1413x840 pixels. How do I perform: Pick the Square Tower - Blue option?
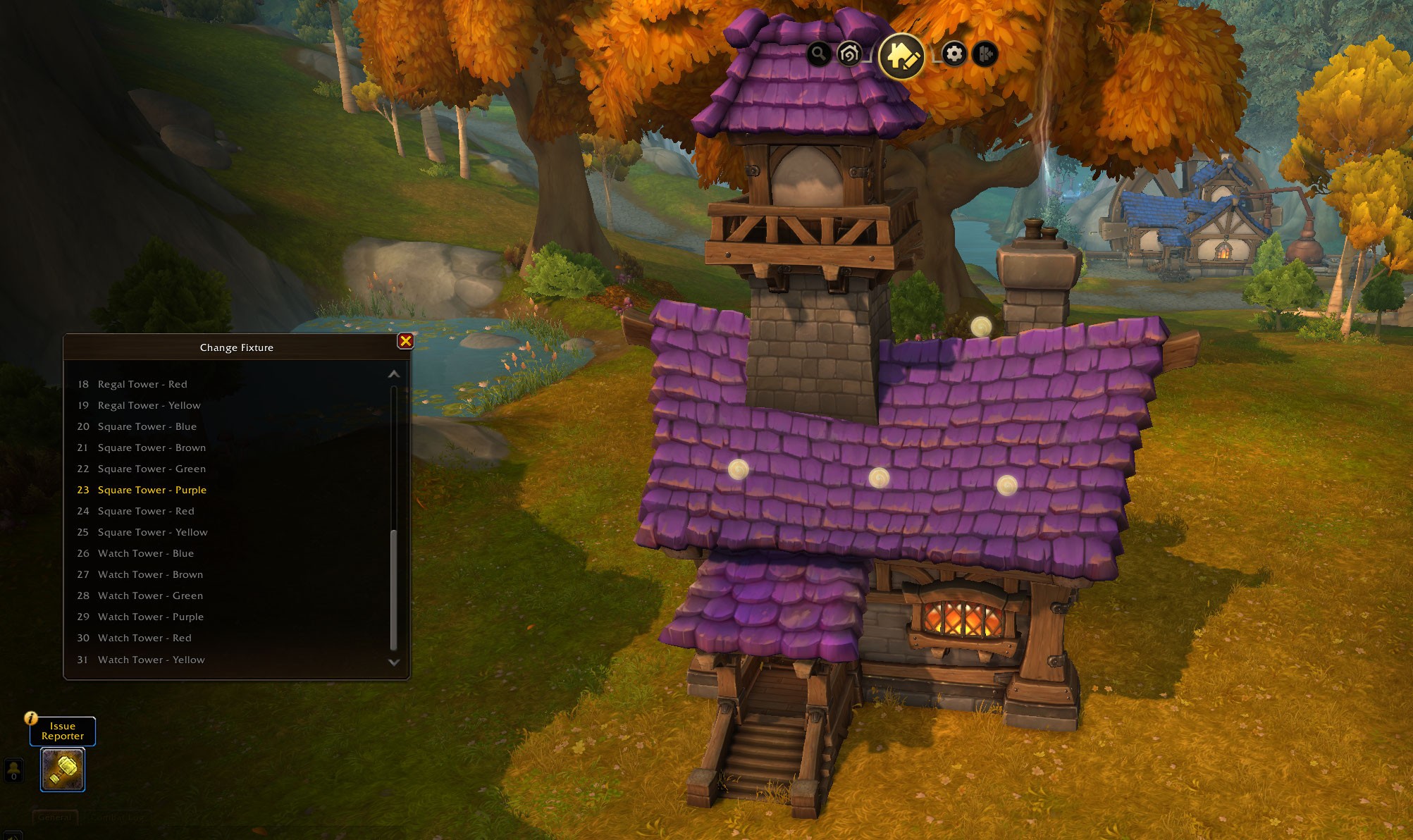147,426
